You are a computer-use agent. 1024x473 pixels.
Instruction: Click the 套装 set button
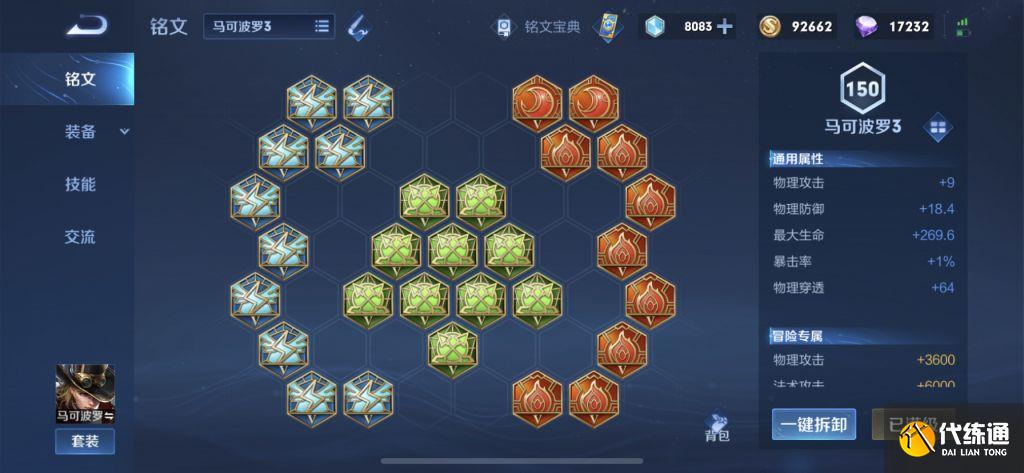pyautogui.click(x=85, y=441)
